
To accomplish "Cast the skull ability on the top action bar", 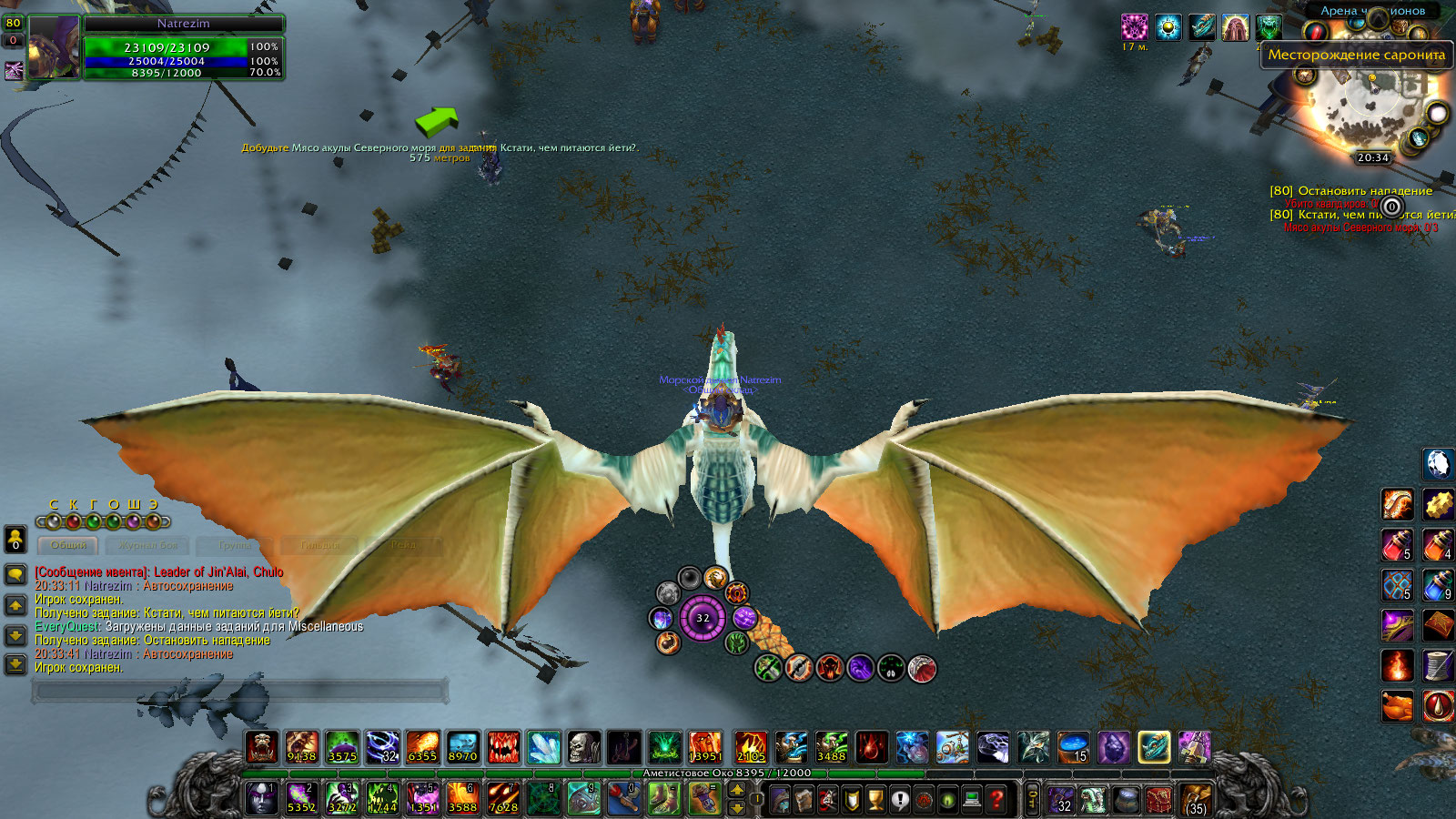I will [584, 748].
